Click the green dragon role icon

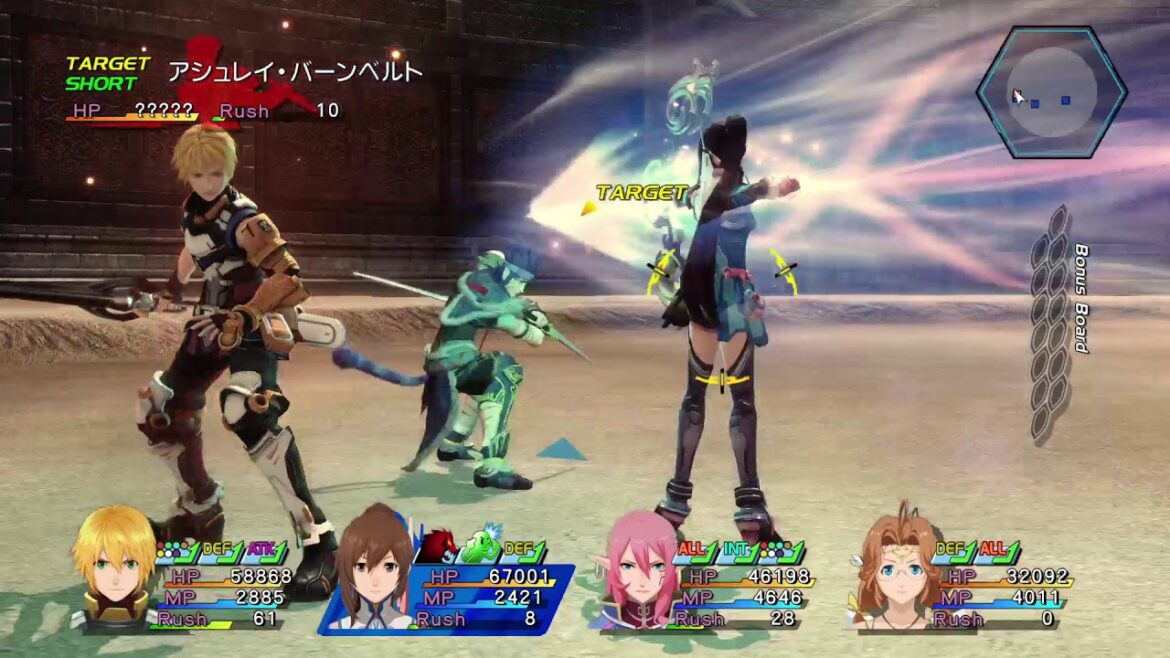(479, 546)
